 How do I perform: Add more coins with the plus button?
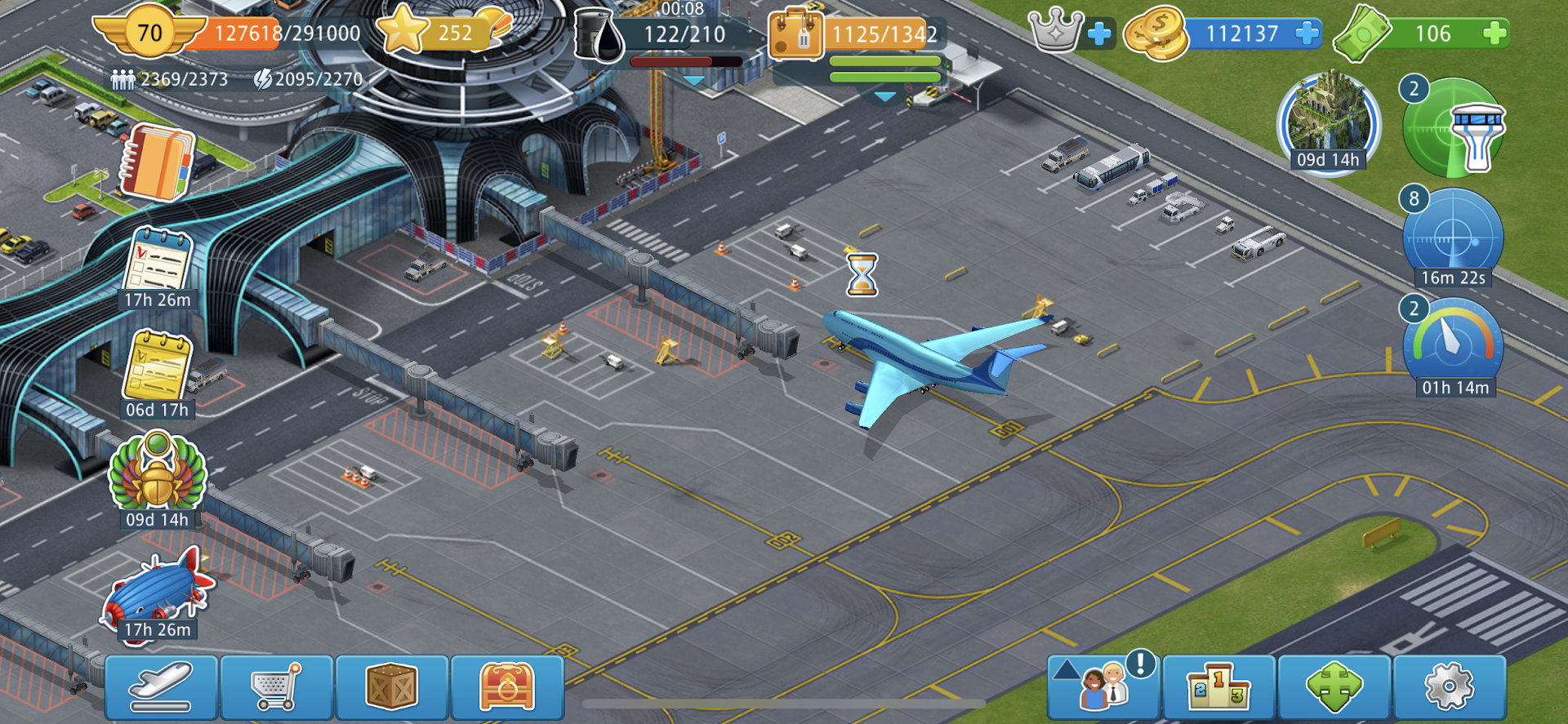tap(1307, 33)
